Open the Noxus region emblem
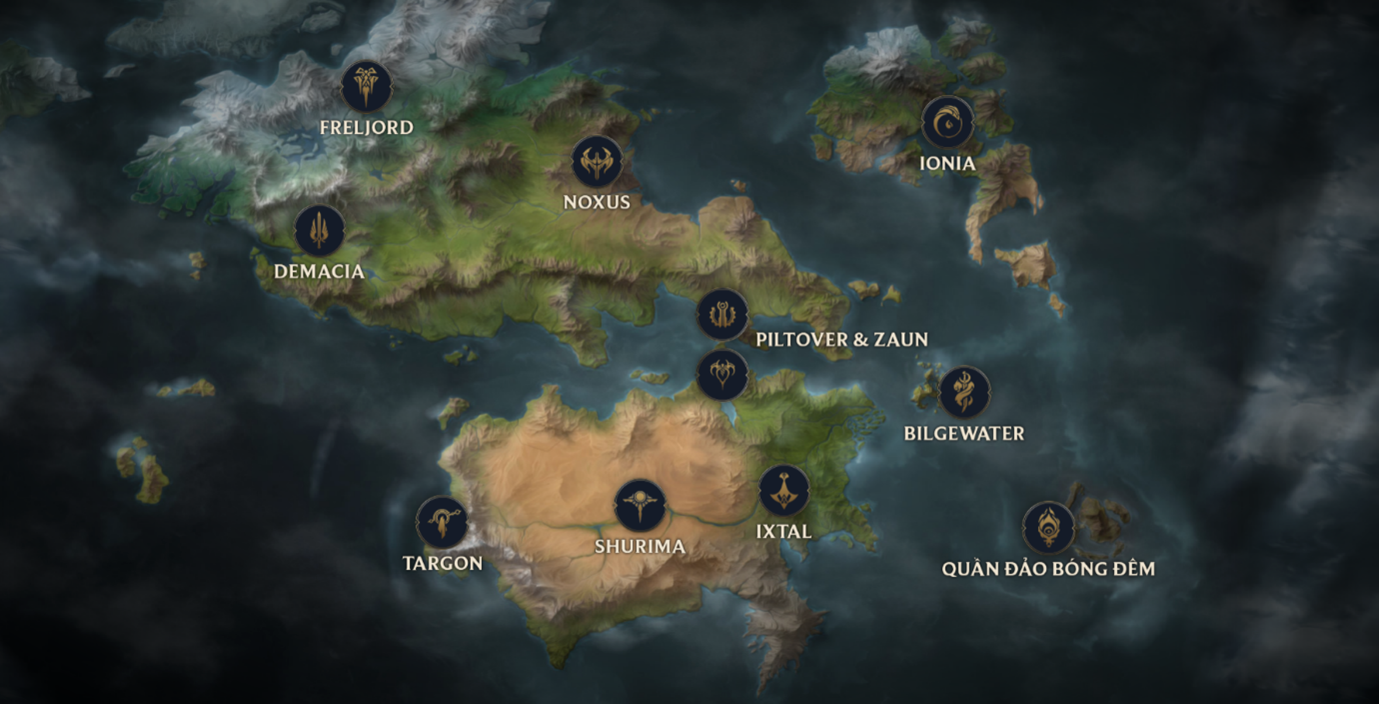This screenshot has height=704, width=1379. pos(597,162)
